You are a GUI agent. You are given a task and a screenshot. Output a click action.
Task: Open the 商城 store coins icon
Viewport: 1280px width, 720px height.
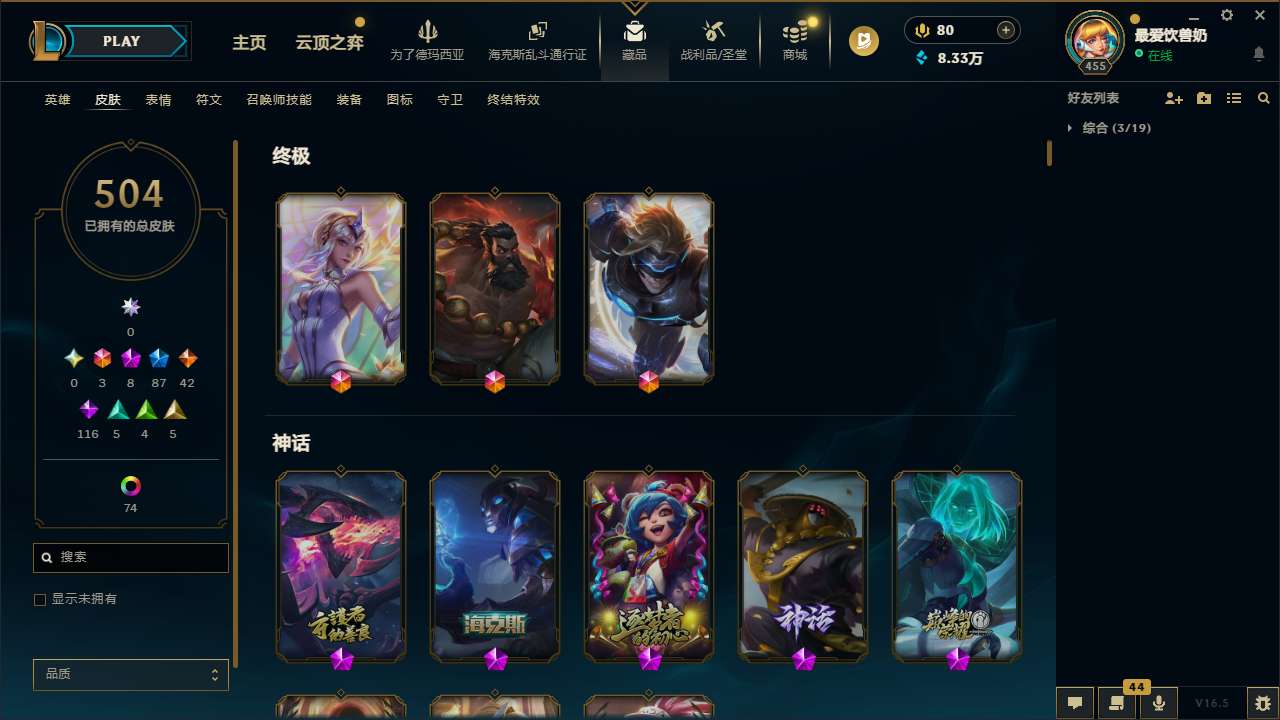[794, 40]
